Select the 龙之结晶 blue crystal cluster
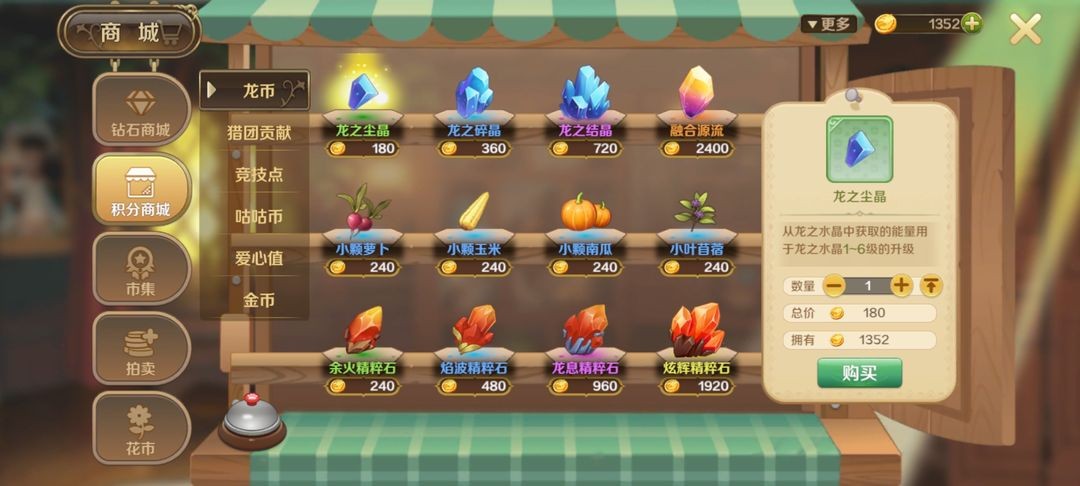 click(x=585, y=95)
